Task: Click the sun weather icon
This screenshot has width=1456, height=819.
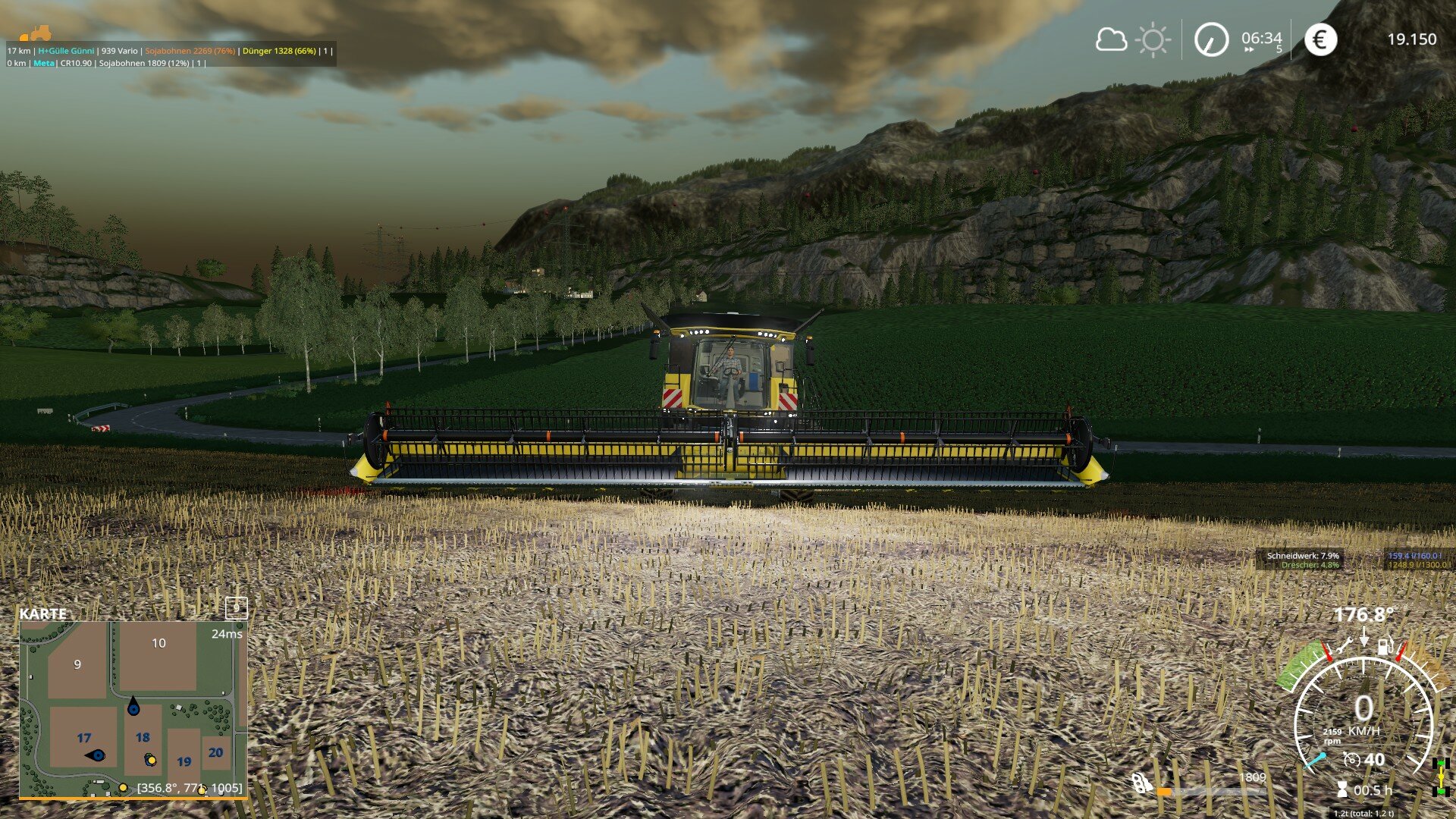Action: pyautogui.click(x=1153, y=39)
